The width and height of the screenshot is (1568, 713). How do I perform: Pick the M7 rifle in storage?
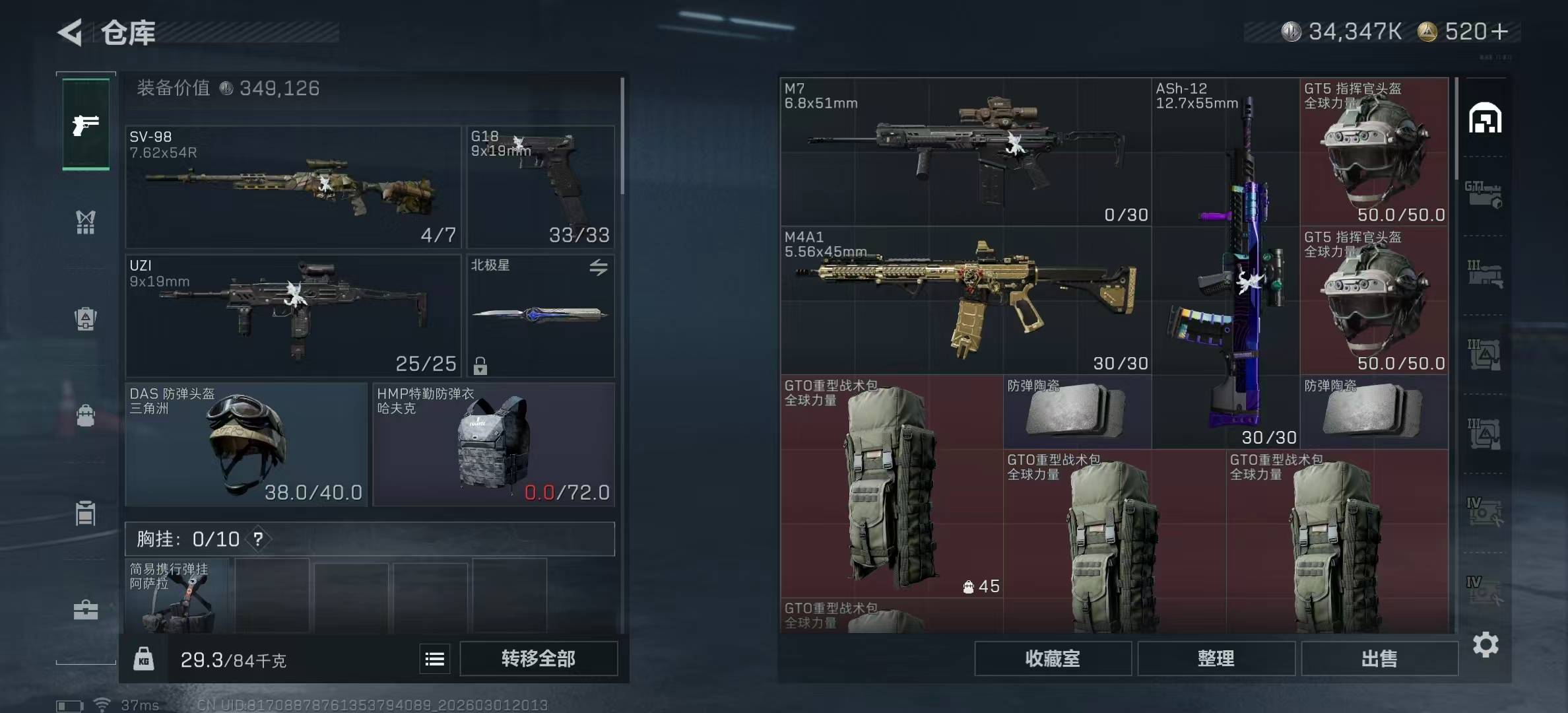965,152
